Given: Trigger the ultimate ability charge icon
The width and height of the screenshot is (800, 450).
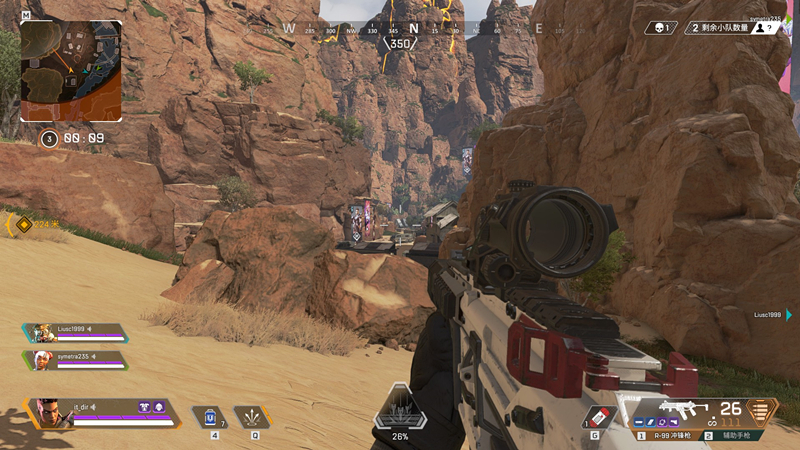Looking at the screenshot, I should pos(400,410).
